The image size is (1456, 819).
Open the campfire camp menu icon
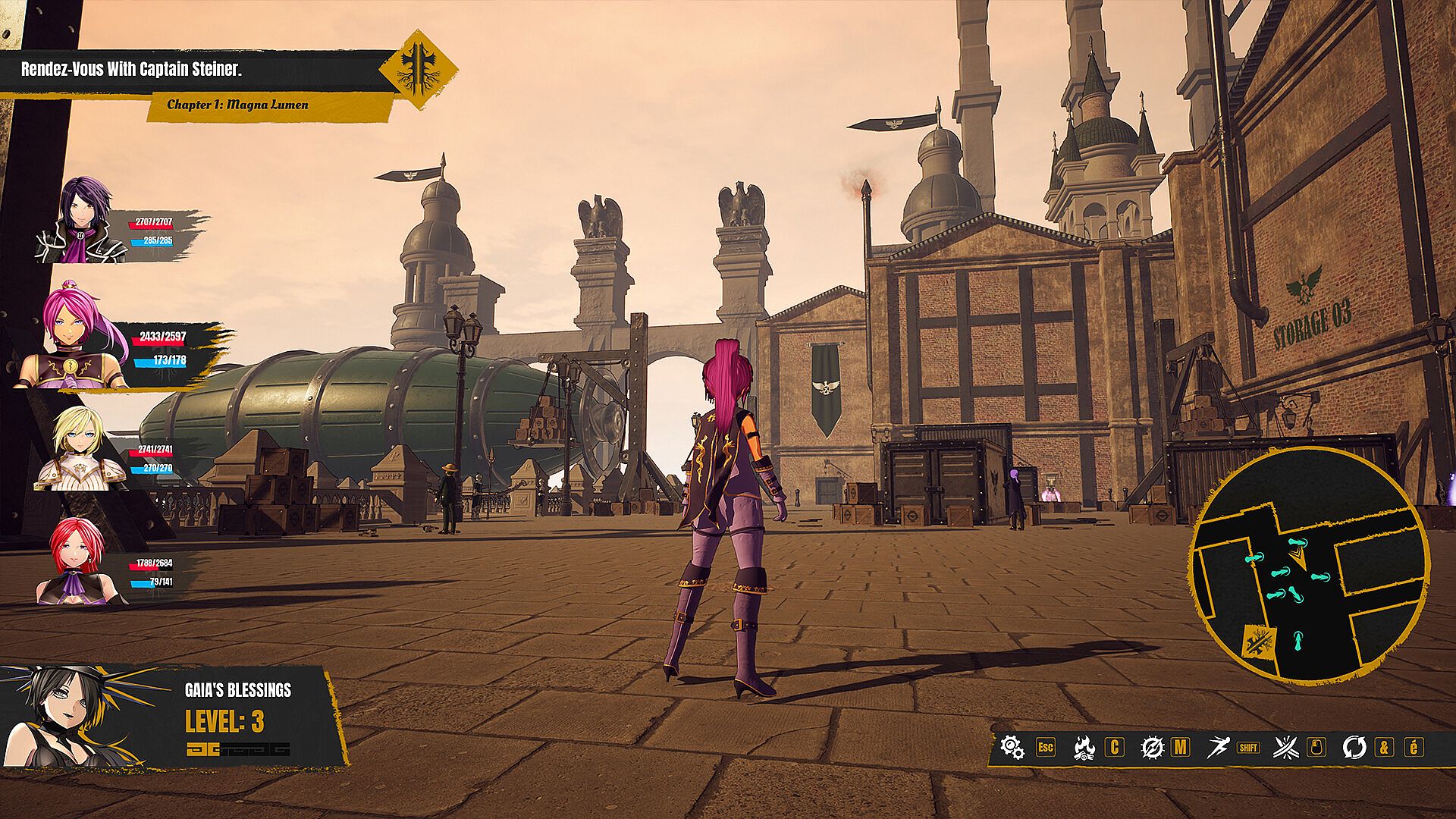[x=1084, y=747]
